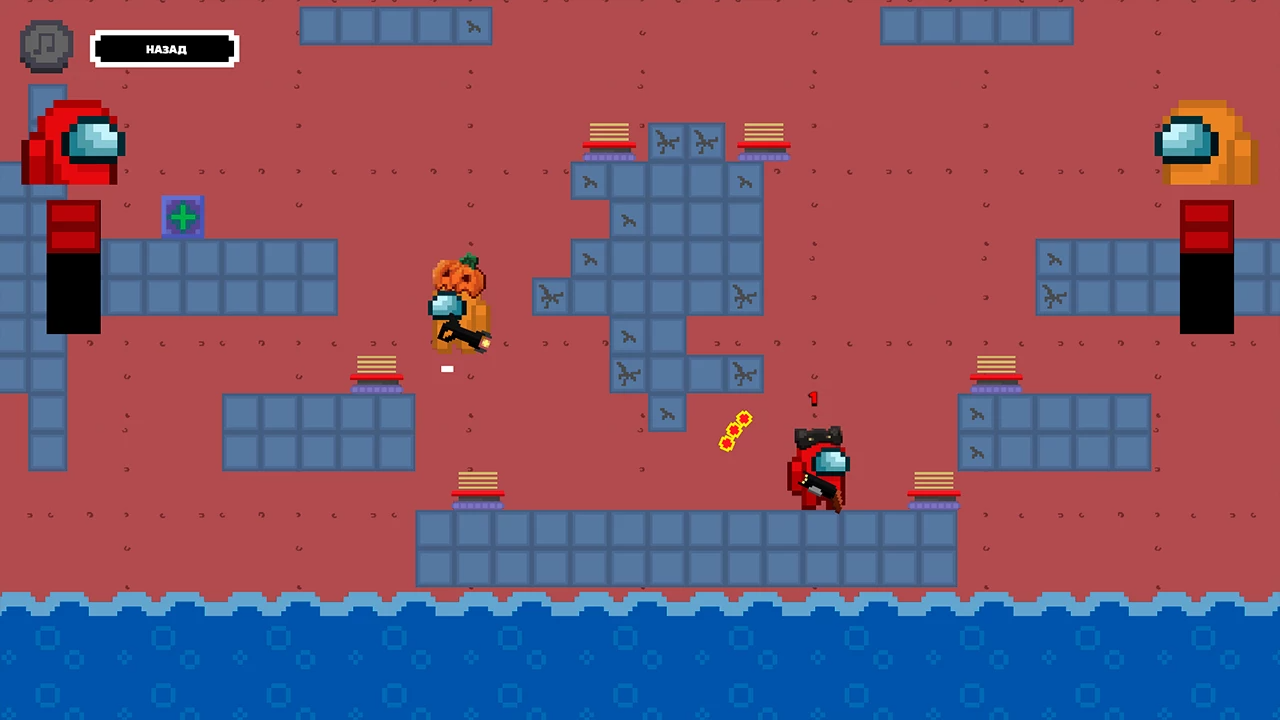Click the orange crewmate portrait on the right edge
The width and height of the screenshot is (1280, 720).
coord(1205,145)
